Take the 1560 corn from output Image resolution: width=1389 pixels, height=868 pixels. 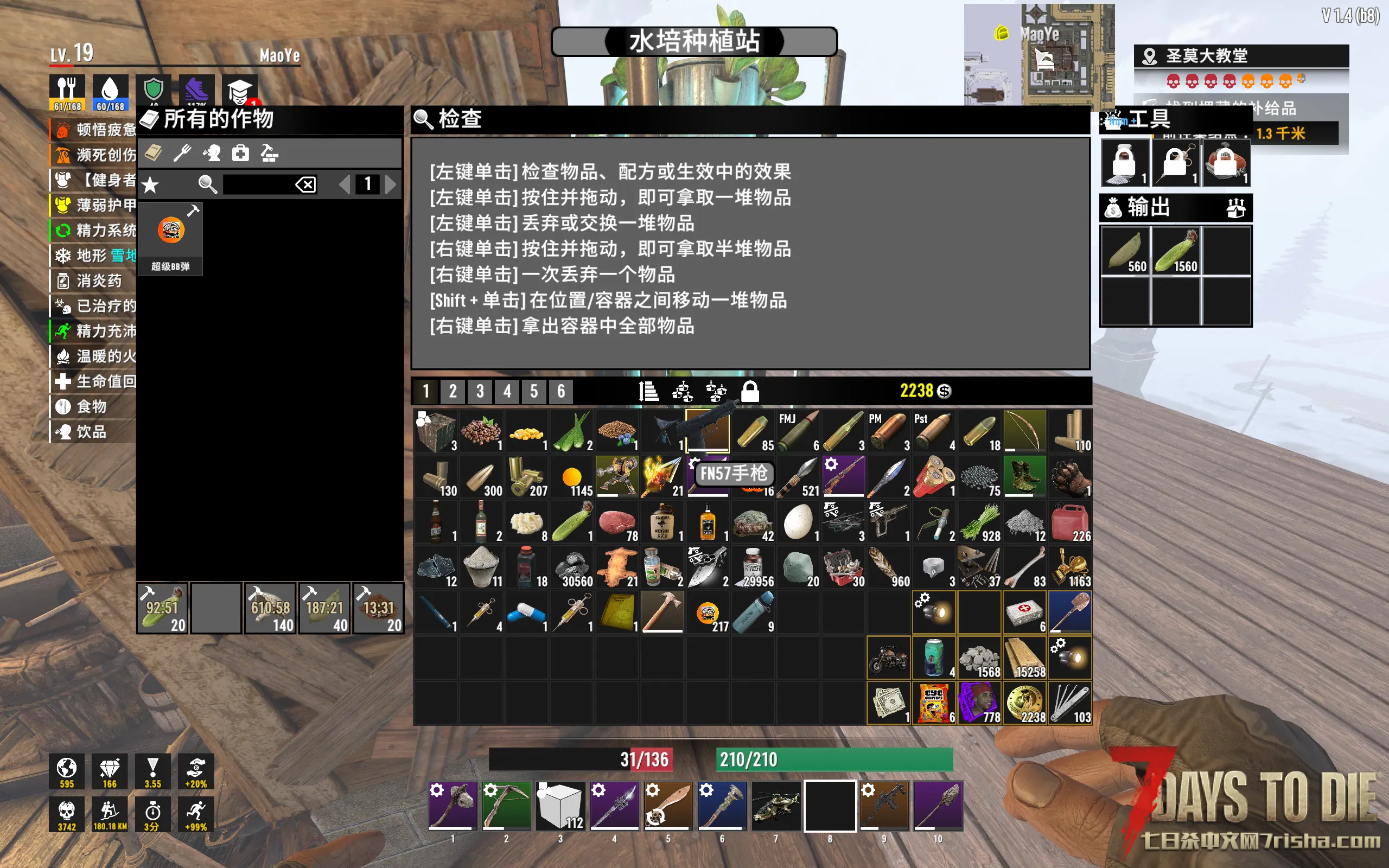(1176, 251)
